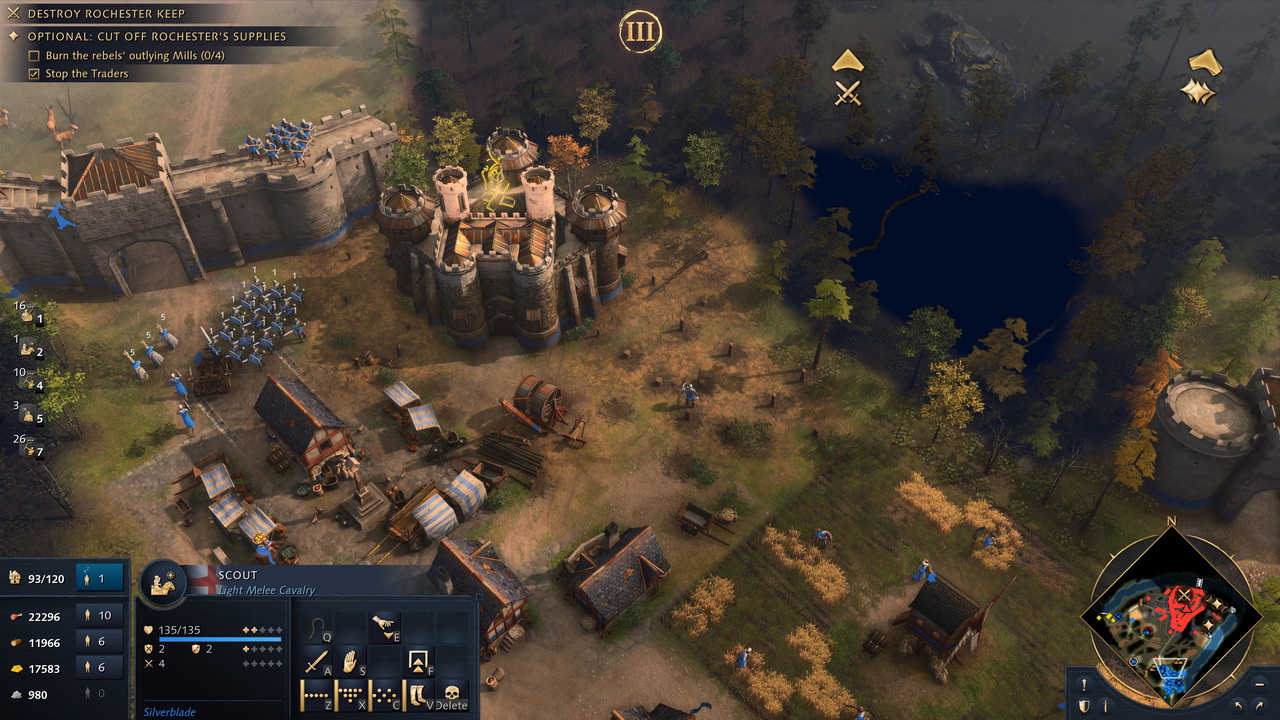Activate the exclamation mark ping button
Screen dimensions: 1280x720
pos(1084,686)
